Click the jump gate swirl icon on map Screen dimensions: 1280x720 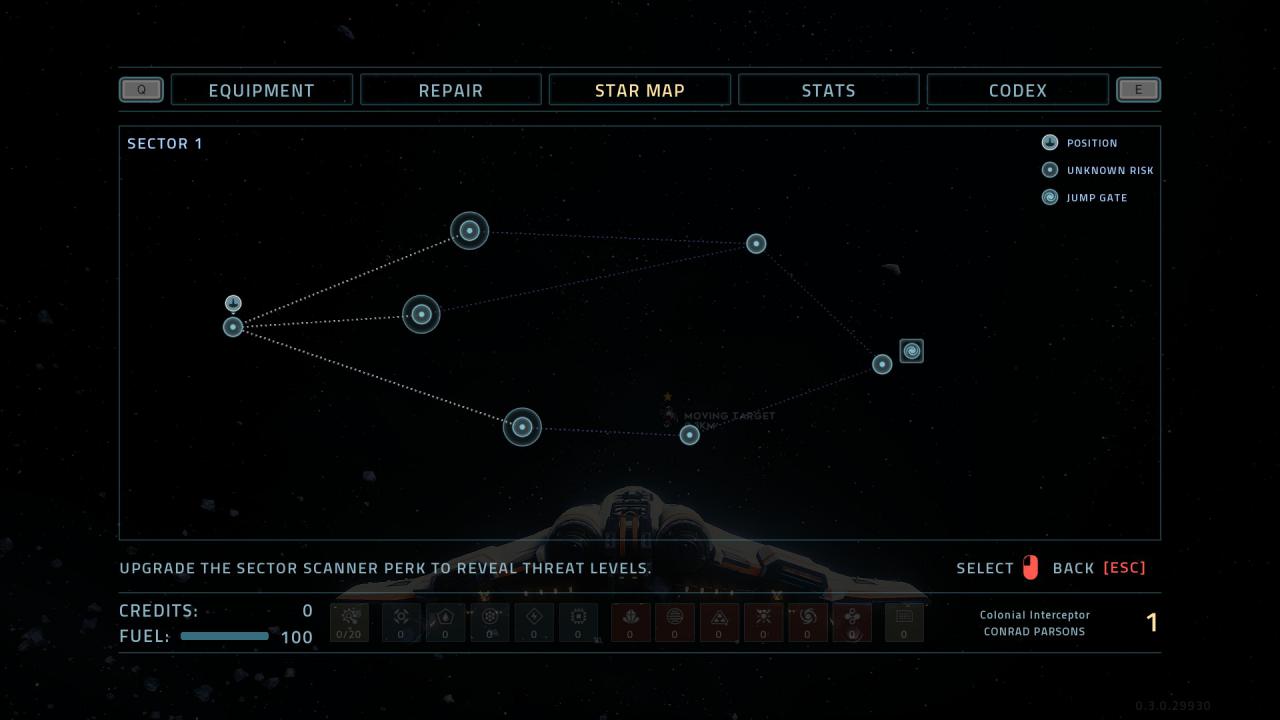pyautogui.click(x=911, y=351)
